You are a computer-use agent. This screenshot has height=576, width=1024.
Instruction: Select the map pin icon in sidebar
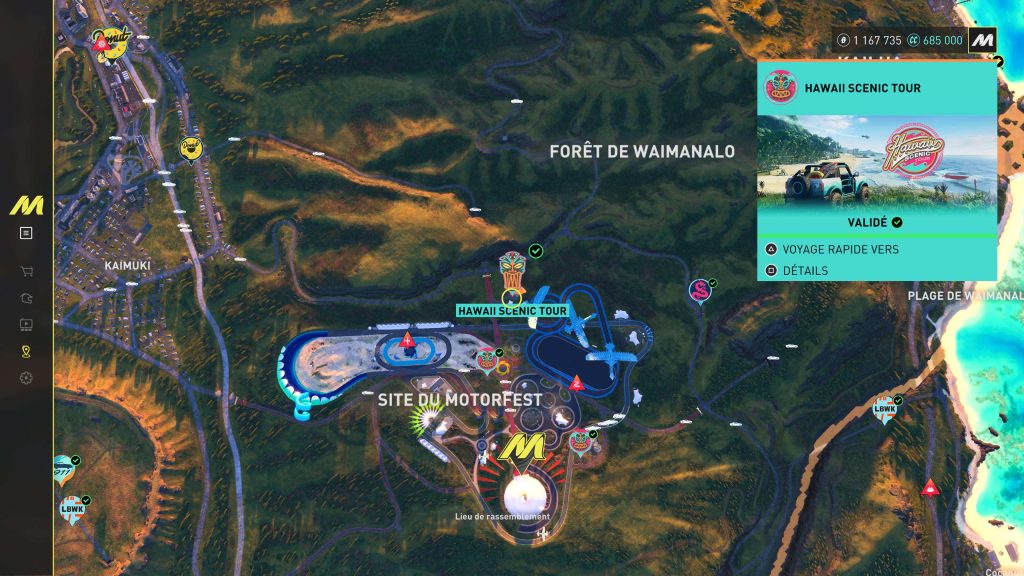click(x=26, y=351)
